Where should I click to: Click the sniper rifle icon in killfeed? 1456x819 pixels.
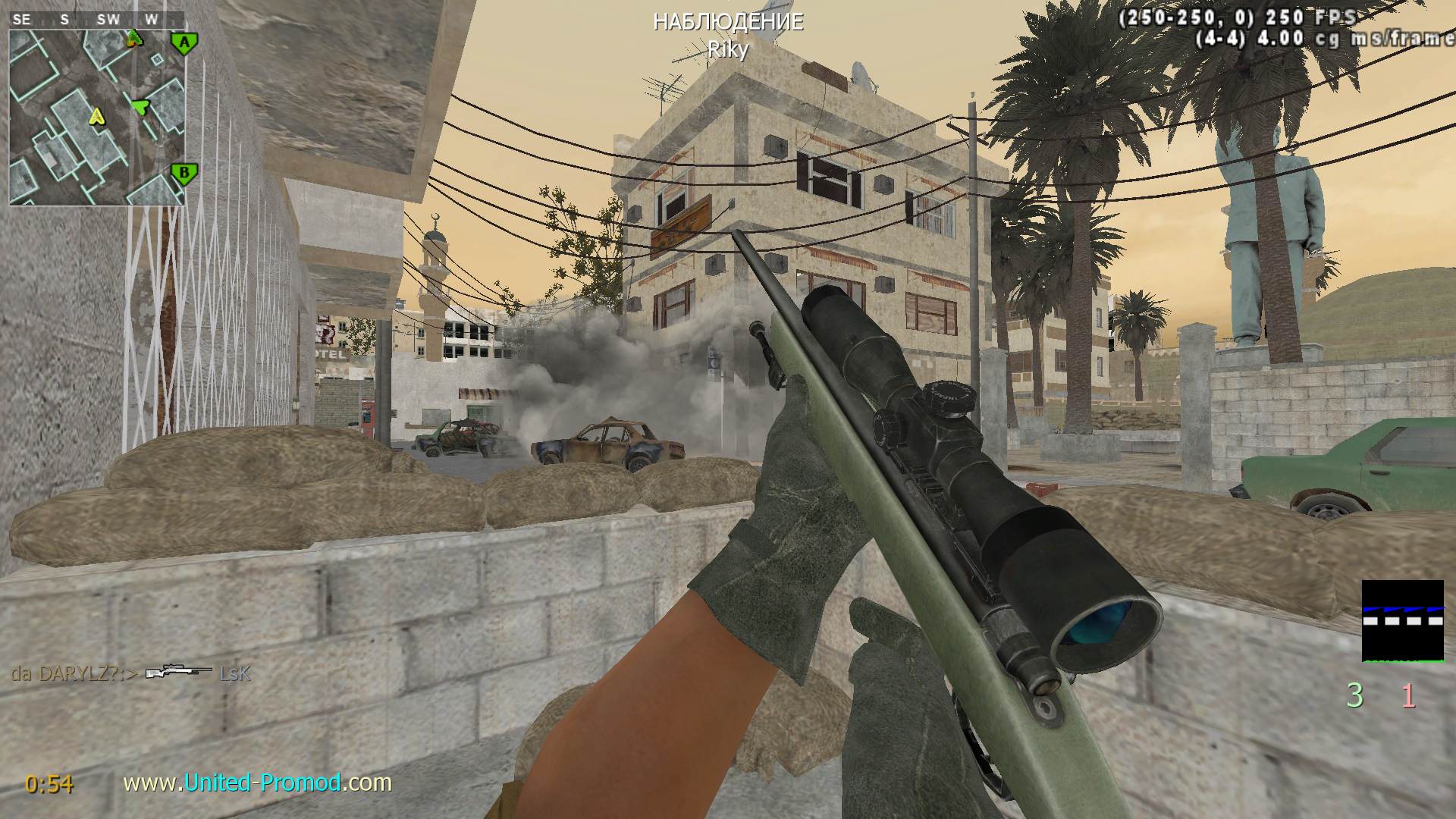click(178, 672)
